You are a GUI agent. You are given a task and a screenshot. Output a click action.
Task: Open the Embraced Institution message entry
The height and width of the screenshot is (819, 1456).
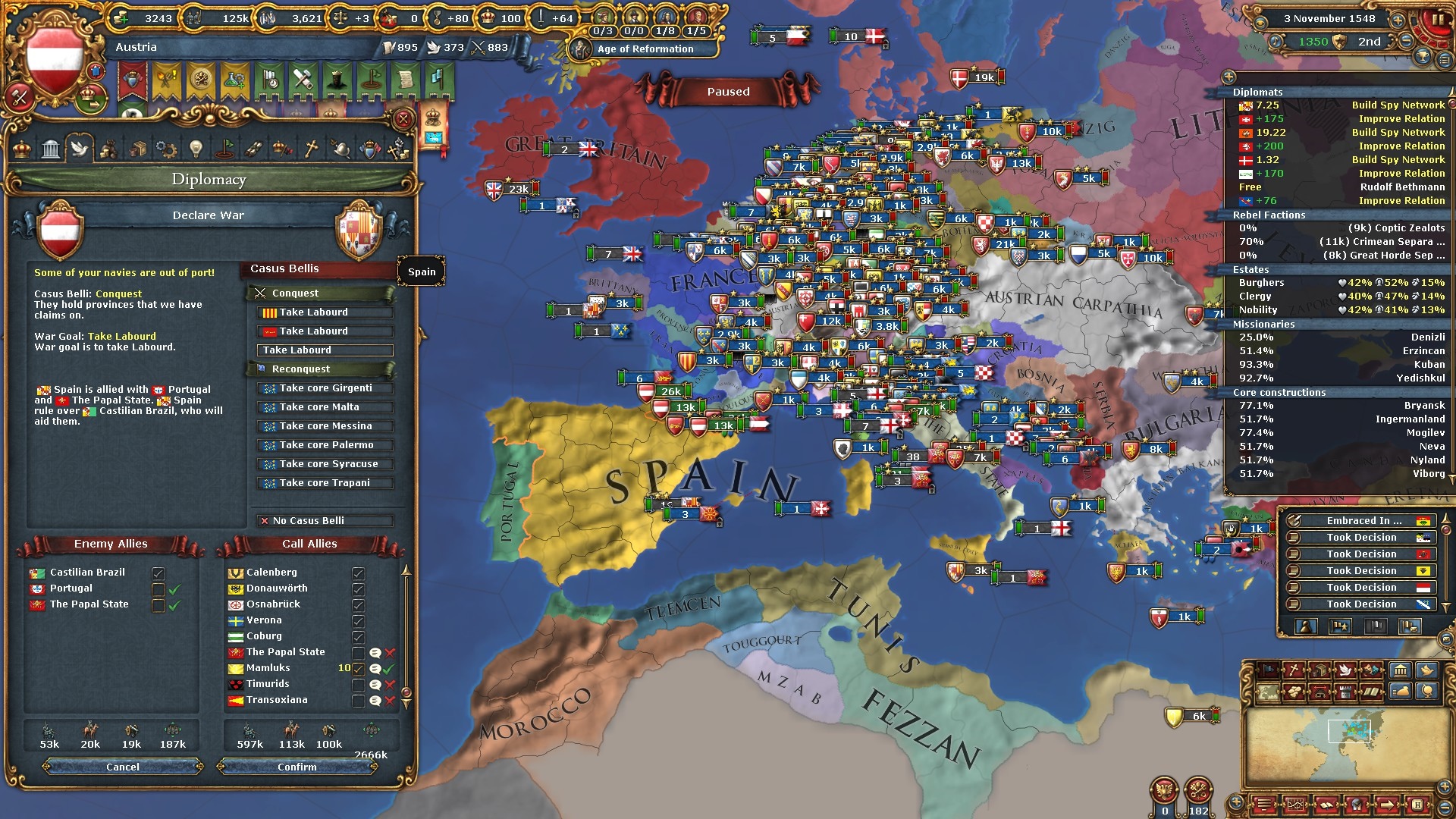click(x=1362, y=521)
